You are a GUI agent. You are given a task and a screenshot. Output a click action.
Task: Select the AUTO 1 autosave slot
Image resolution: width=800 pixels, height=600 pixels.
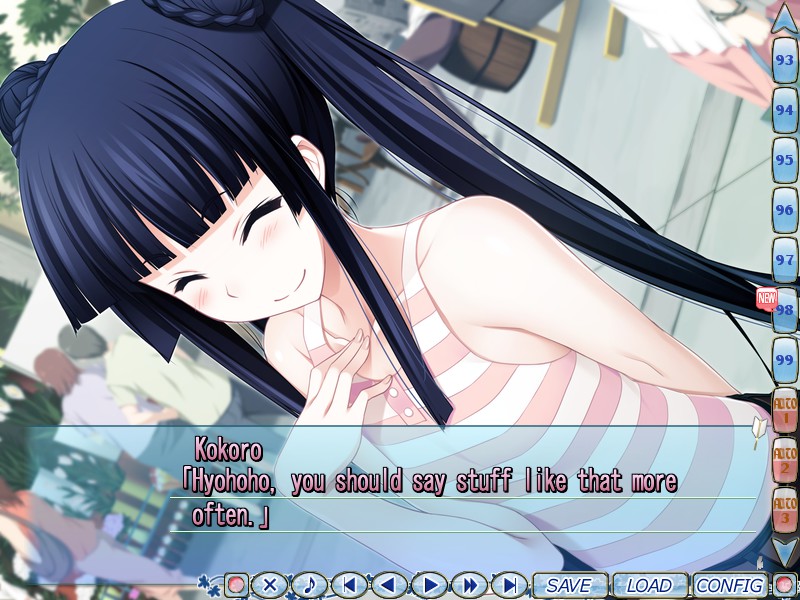(x=785, y=410)
